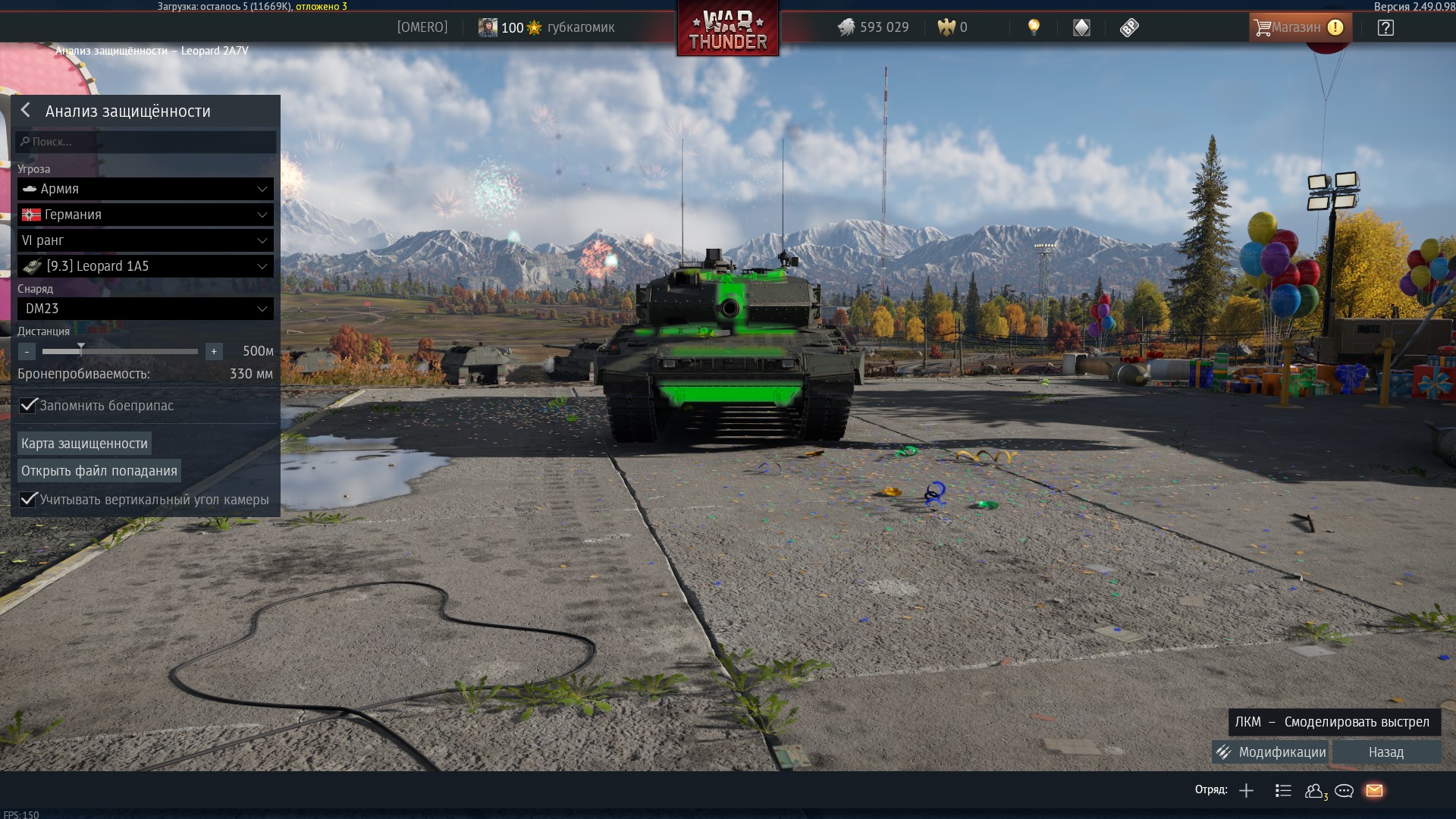Click the Назад button

(1385, 752)
